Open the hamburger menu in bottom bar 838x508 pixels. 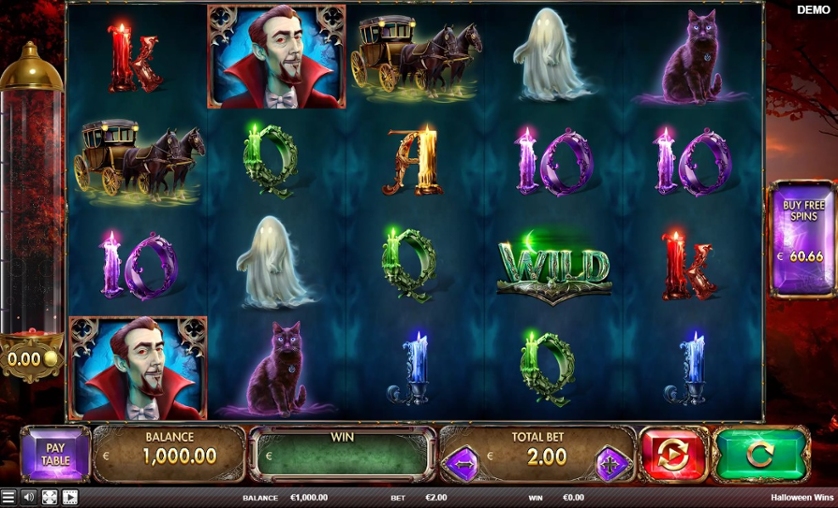(x=9, y=497)
